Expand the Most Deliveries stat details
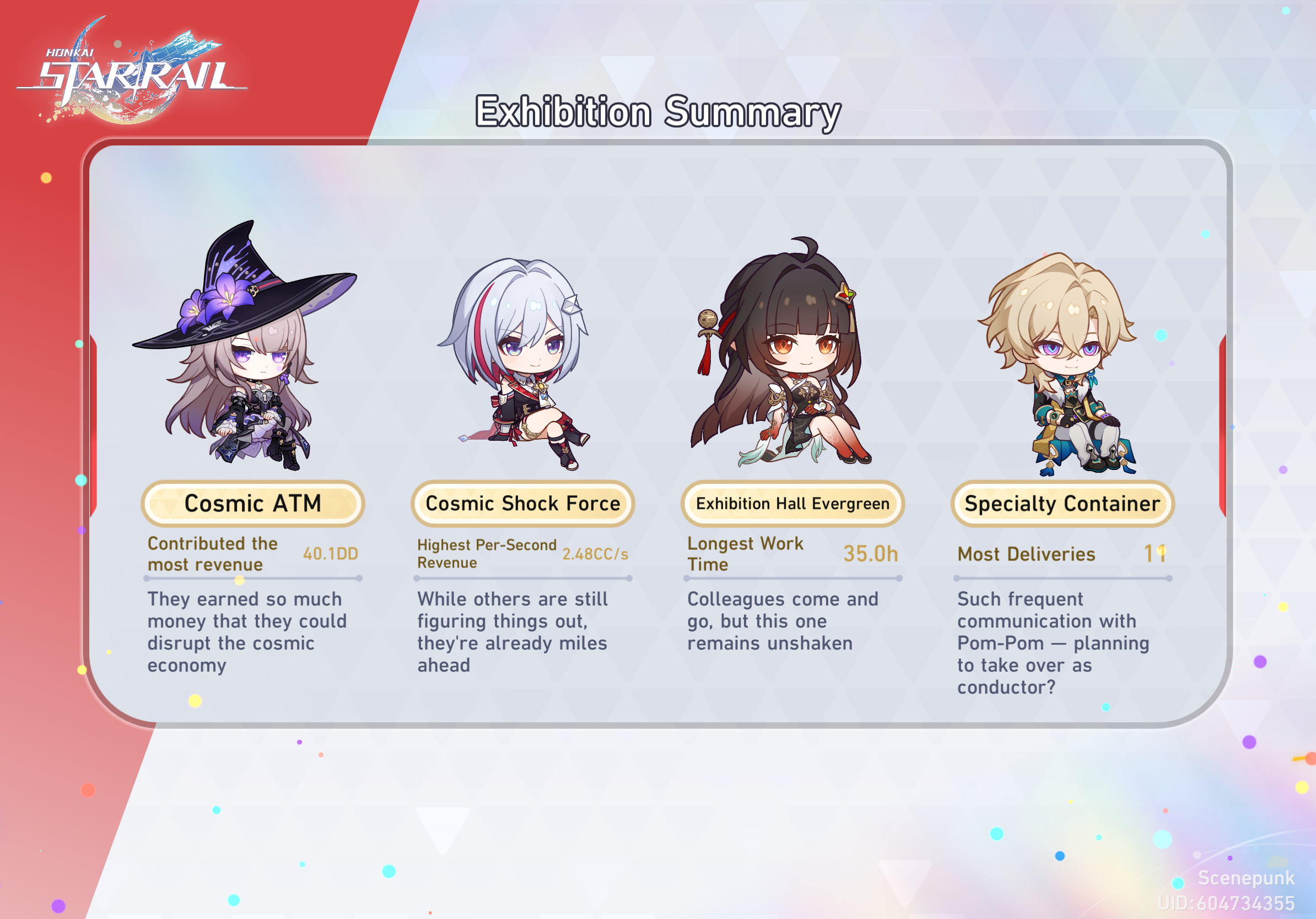Screen dimensions: 1316x919 tap(1027, 554)
